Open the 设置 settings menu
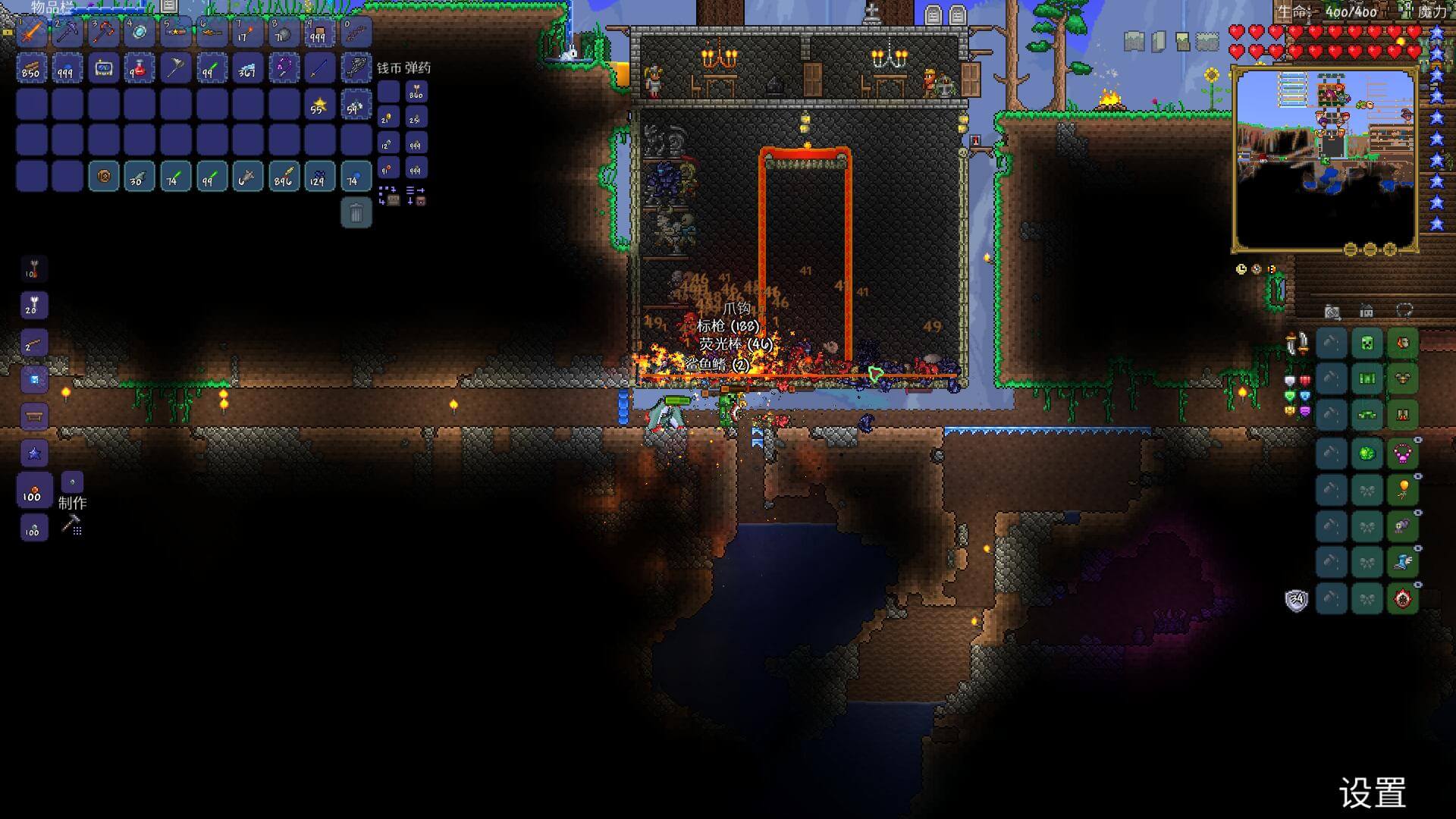This screenshot has height=819, width=1456. (x=1373, y=793)
